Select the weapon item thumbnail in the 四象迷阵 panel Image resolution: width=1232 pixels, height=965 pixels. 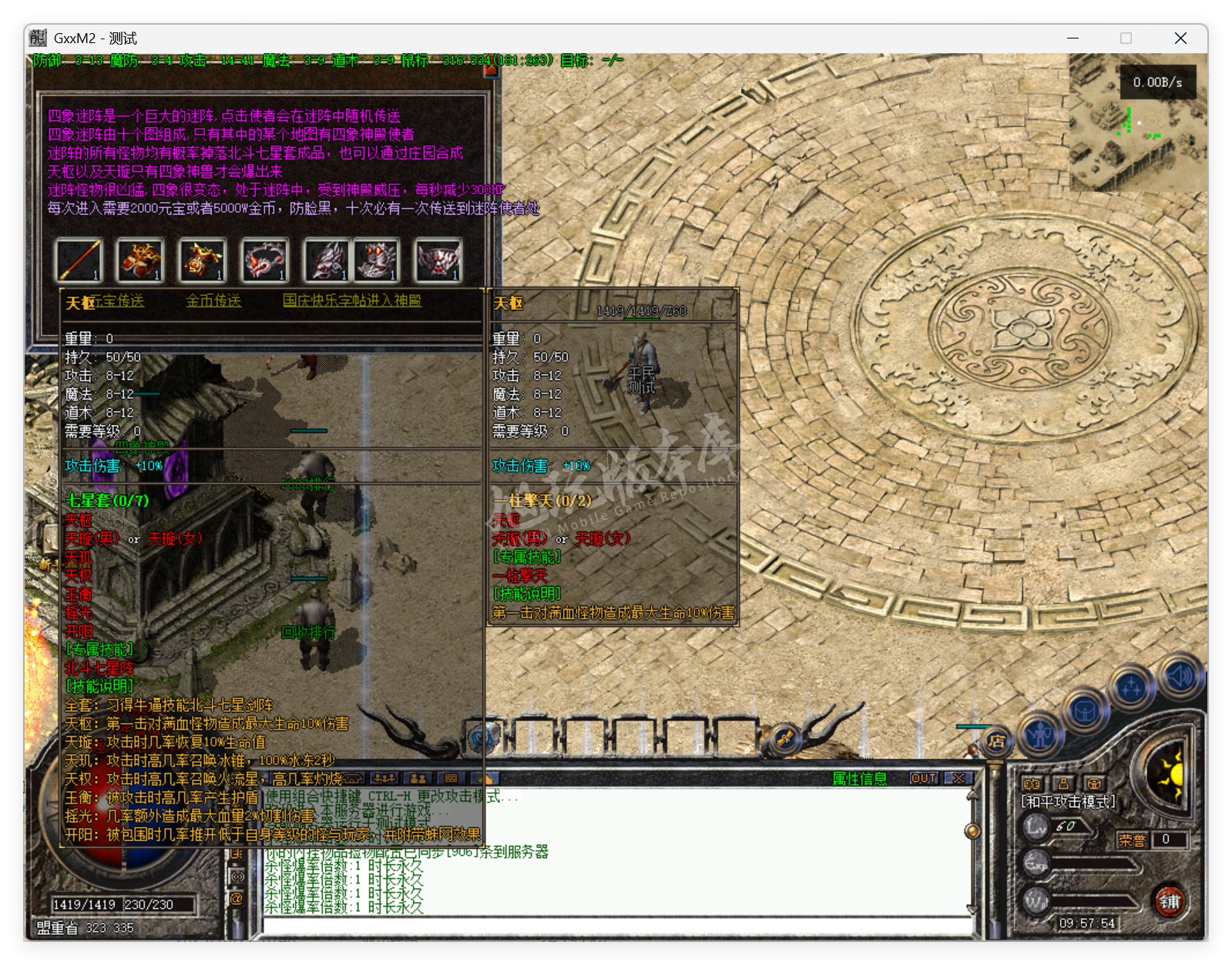coord(77,262)
